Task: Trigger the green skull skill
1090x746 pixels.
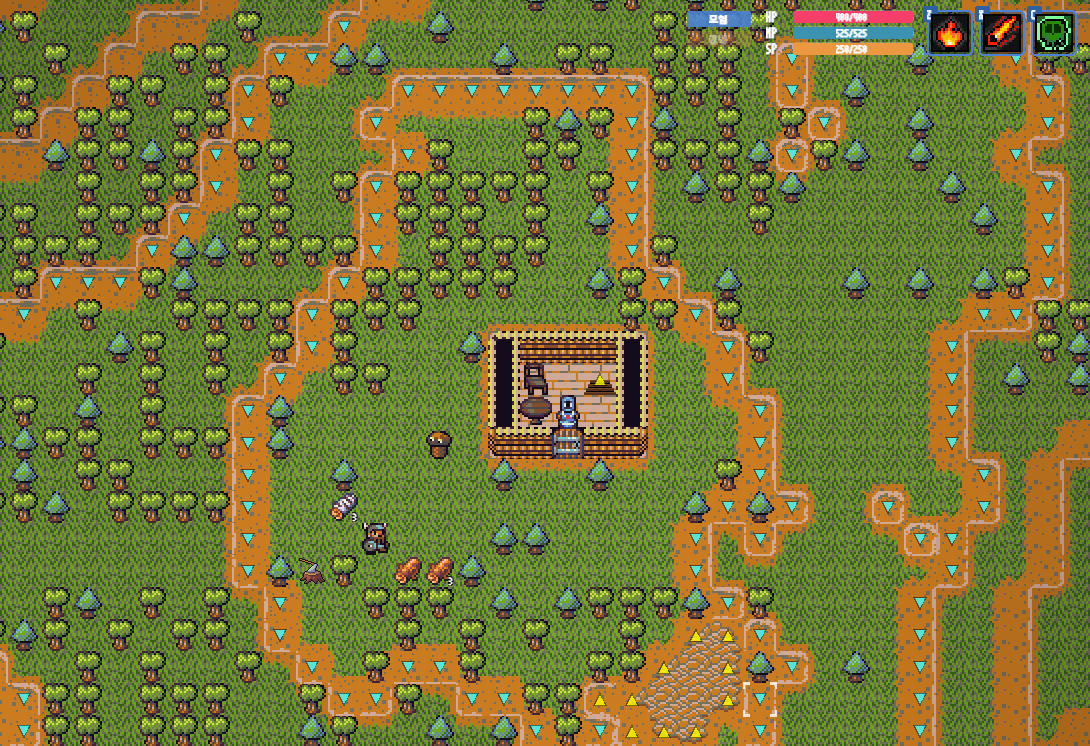Action: point(1053,34)
